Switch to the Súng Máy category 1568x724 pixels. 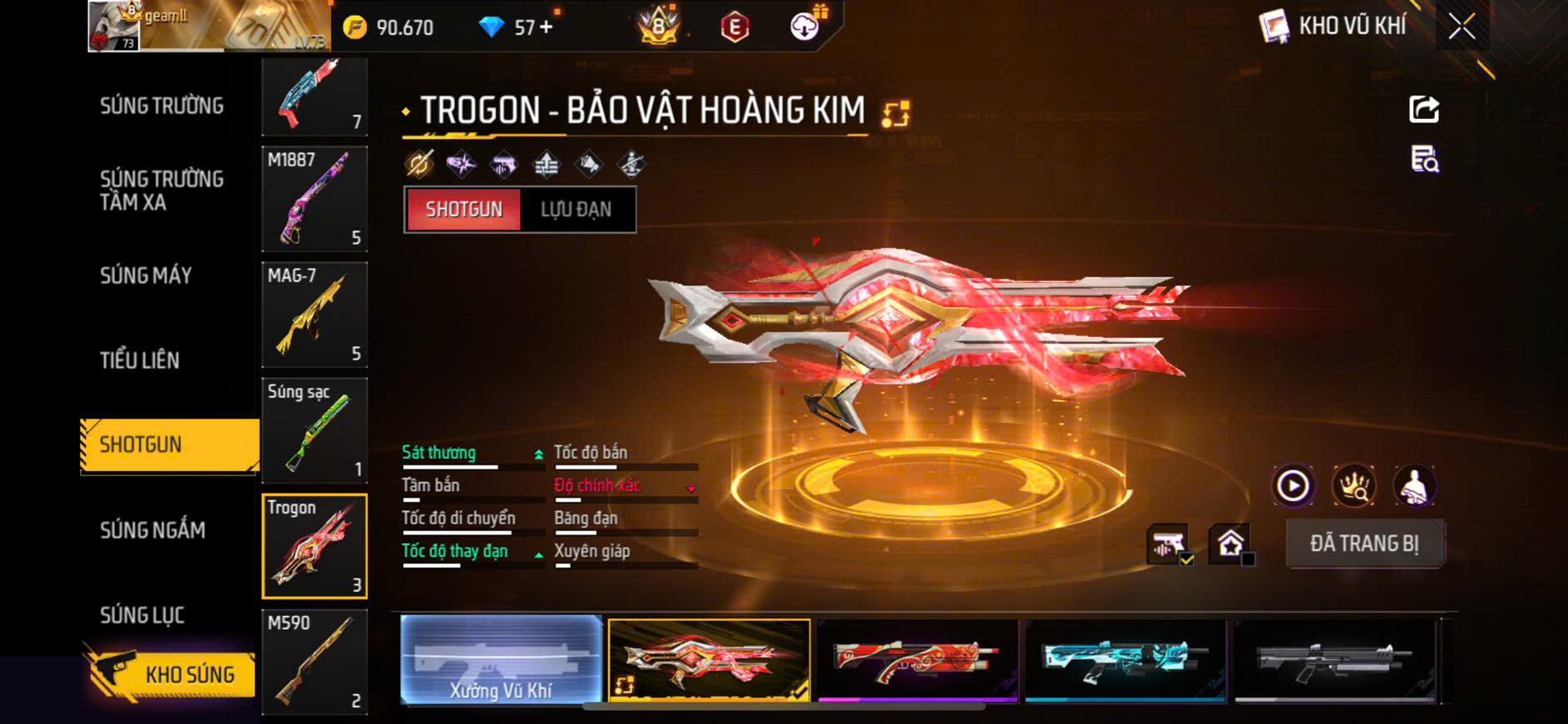pos(146,275)
